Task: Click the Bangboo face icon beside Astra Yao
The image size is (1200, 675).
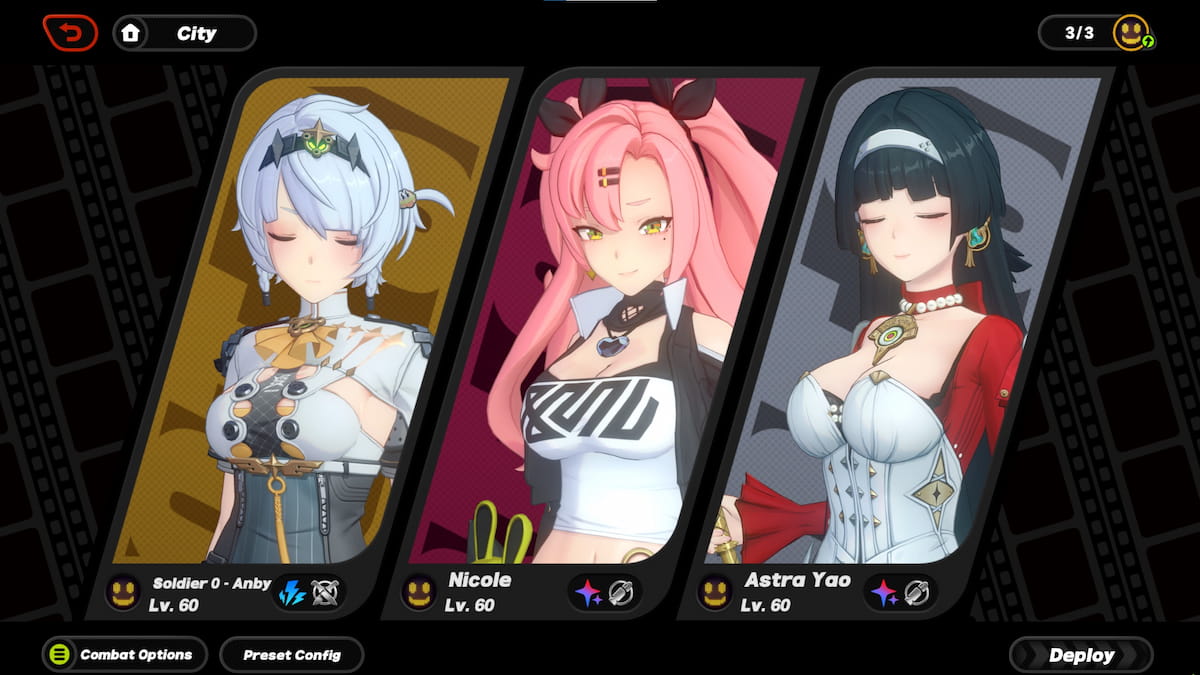Action: [714, 593]
